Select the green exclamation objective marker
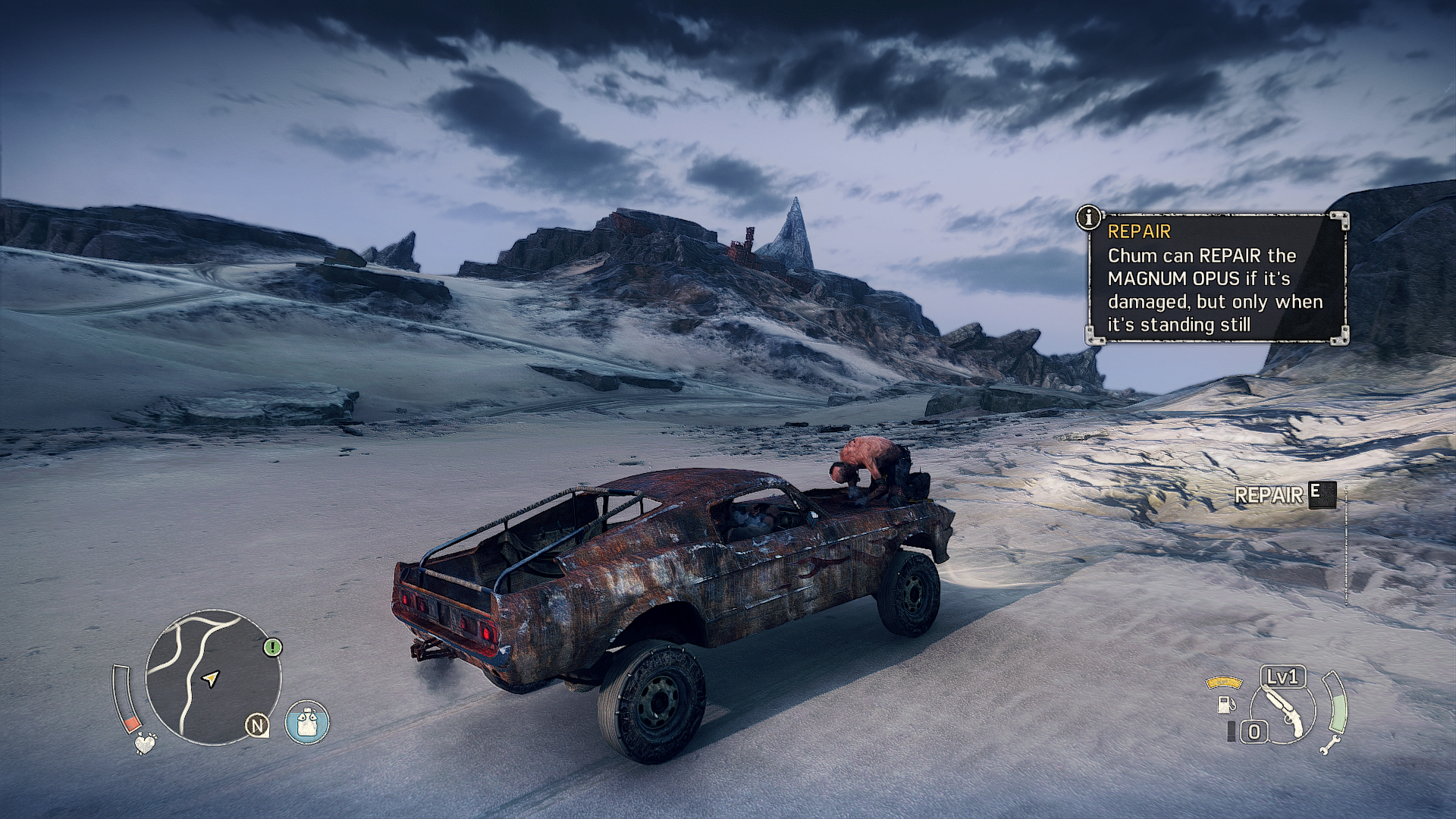This screenshot has width=1456, height=819. pos(273,647)
